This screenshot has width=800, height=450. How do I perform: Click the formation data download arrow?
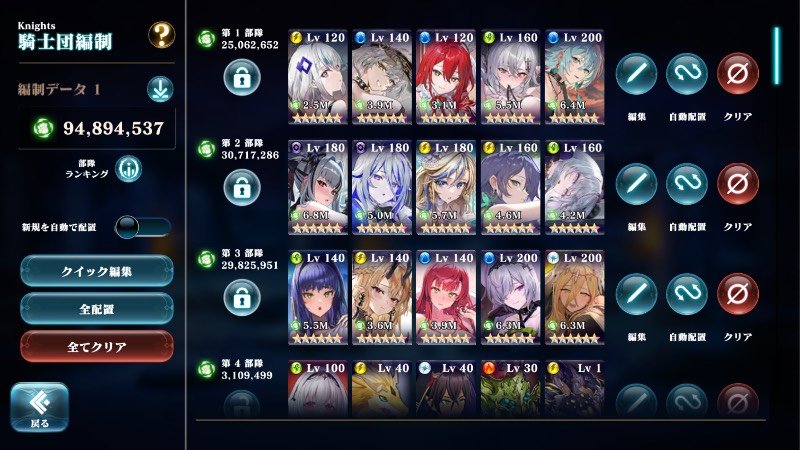tap(160, 89)
